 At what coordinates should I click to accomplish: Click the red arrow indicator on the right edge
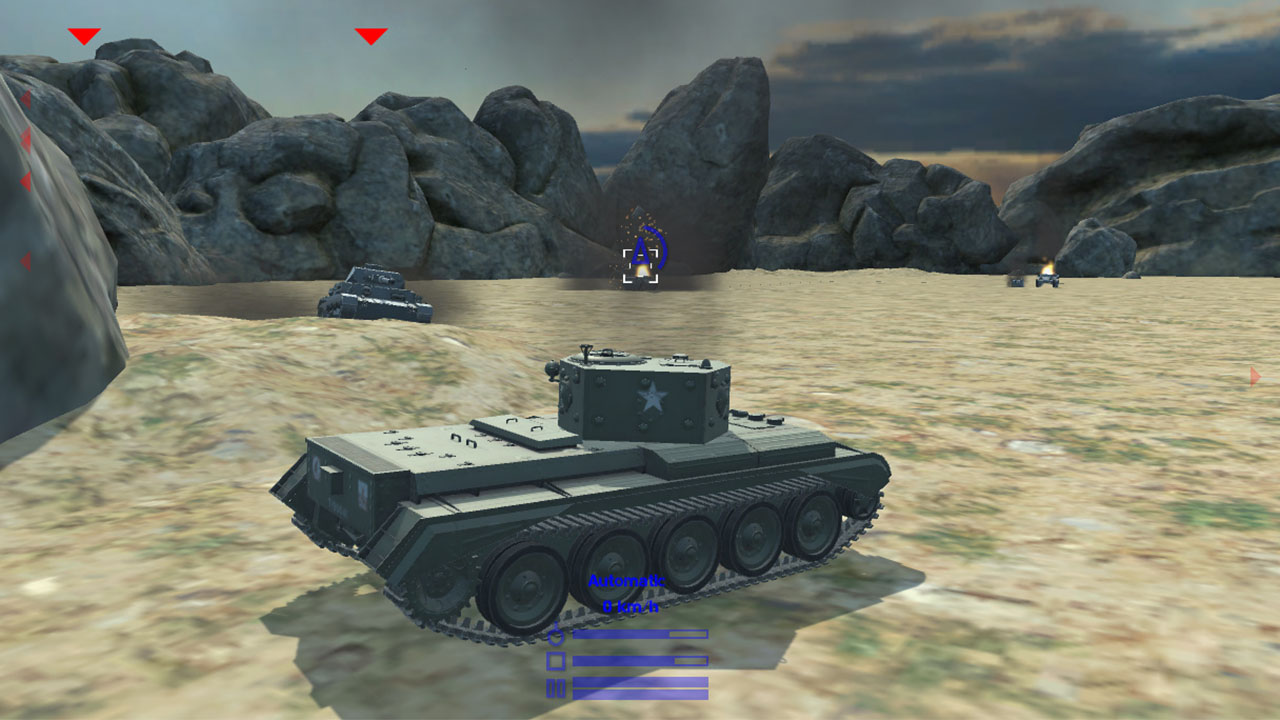coord(1252,378)
